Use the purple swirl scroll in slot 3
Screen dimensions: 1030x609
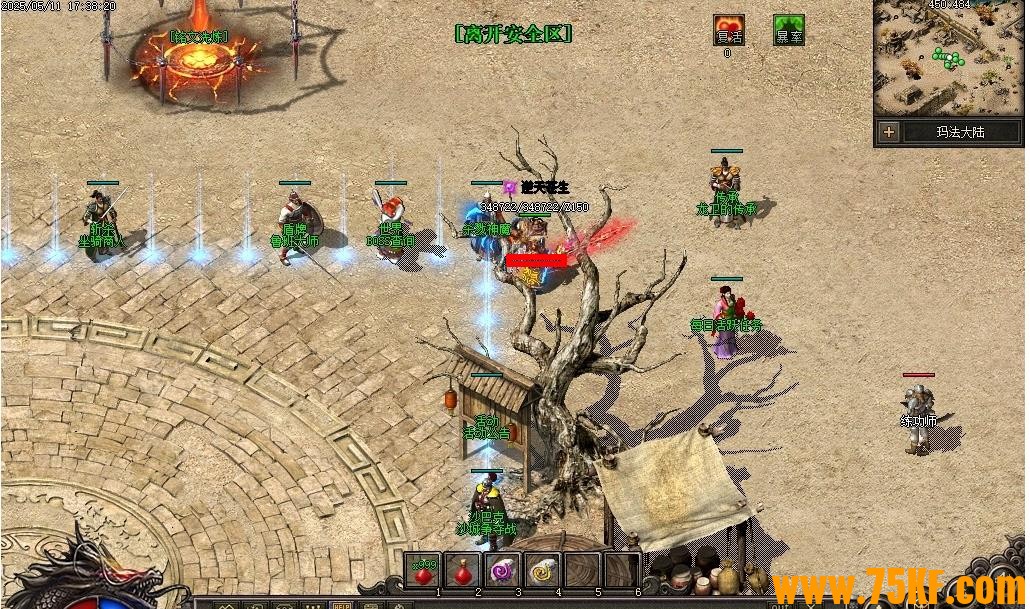(501, 571)
